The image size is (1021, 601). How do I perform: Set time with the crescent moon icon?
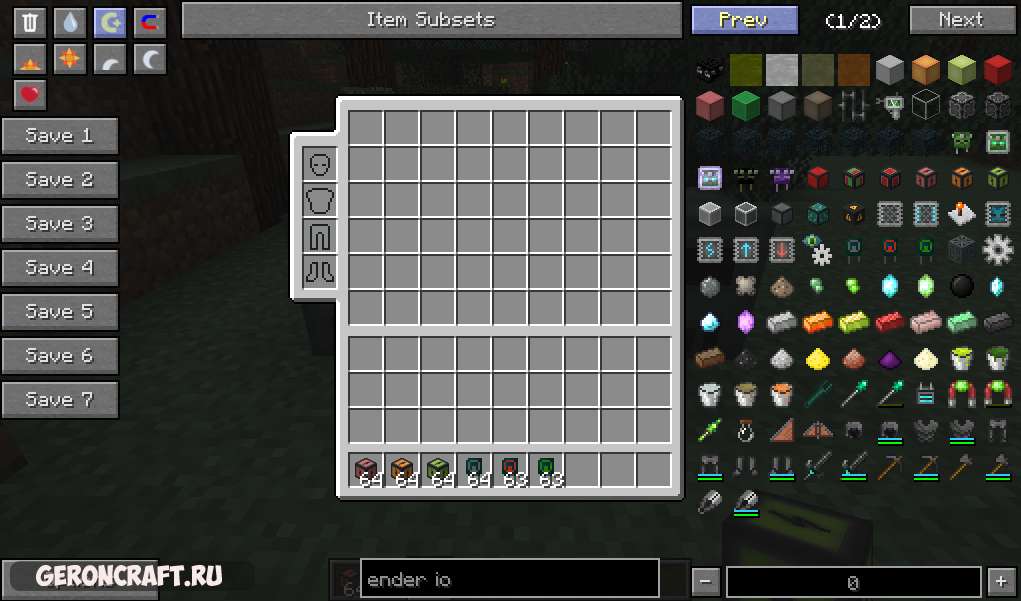pos(150,59)
